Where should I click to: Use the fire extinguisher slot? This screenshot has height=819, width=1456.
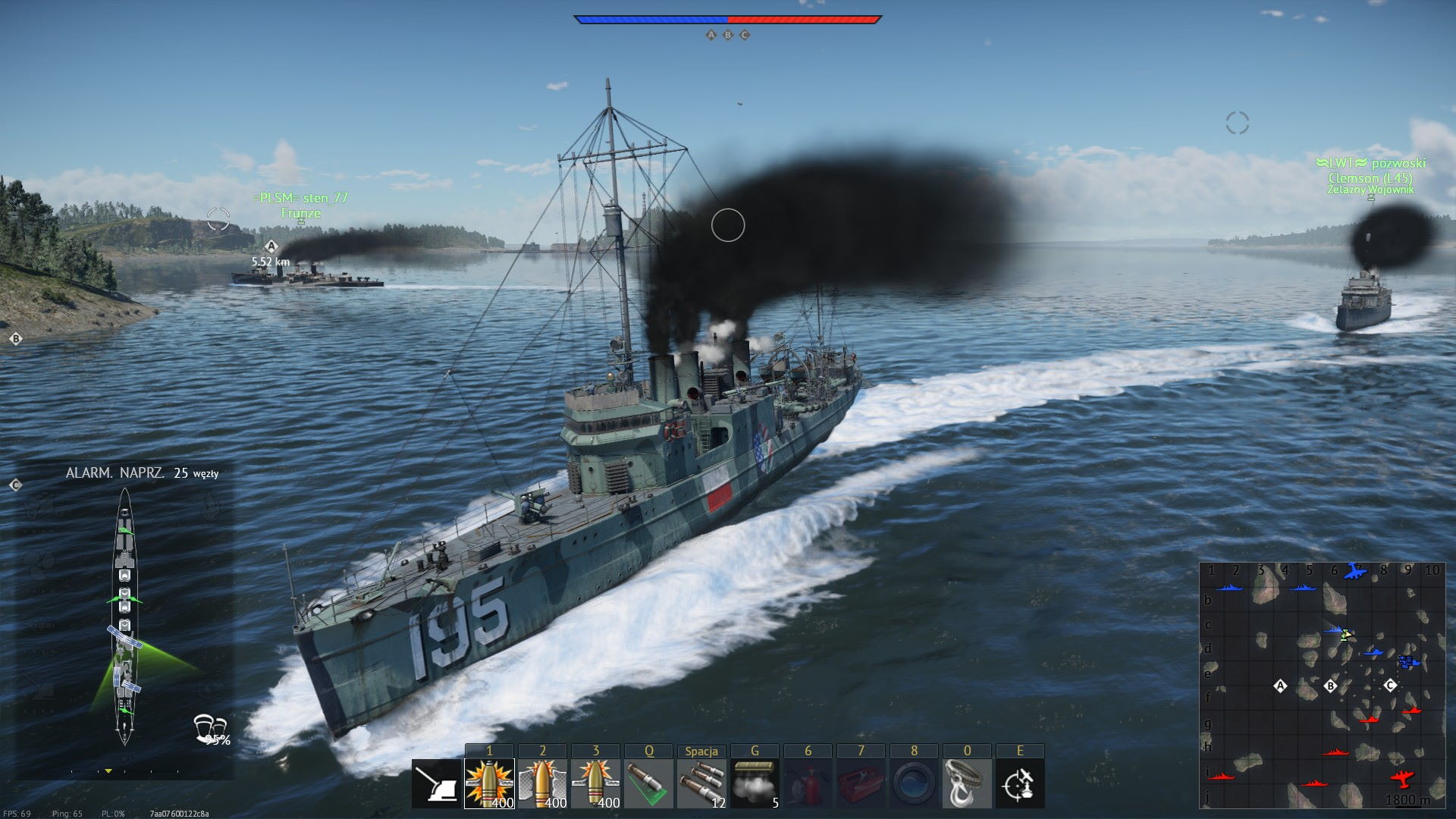coord(808,784)
